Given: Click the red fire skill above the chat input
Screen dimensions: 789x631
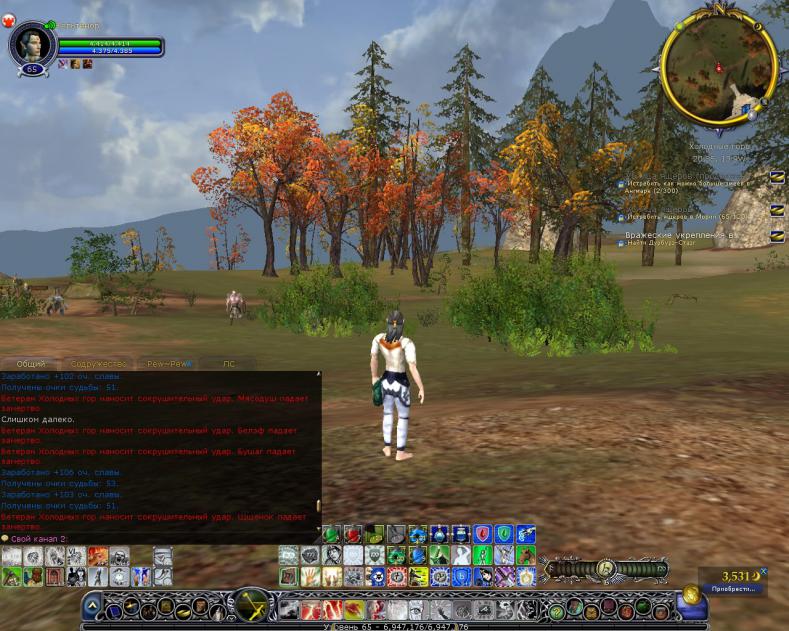Looking at the screenshot, I should pos(98,555).
